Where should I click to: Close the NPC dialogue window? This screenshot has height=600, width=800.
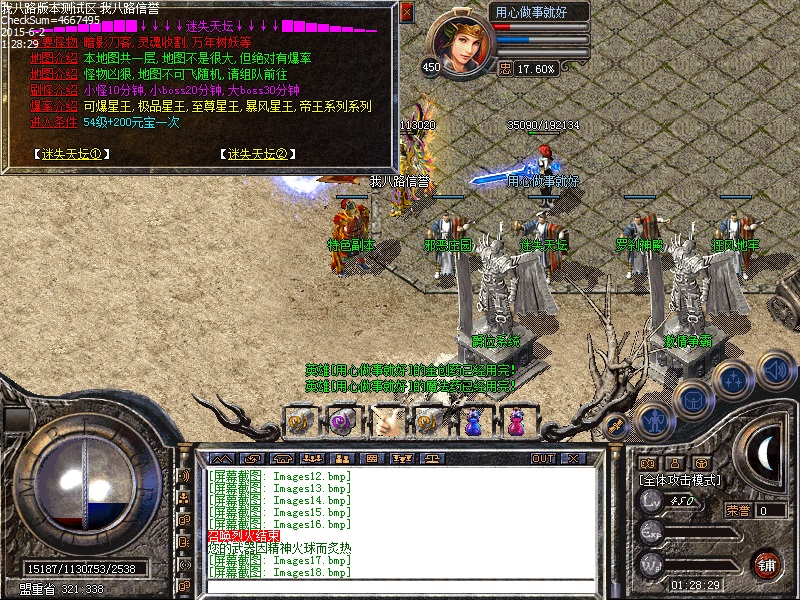tap(406, 12)
